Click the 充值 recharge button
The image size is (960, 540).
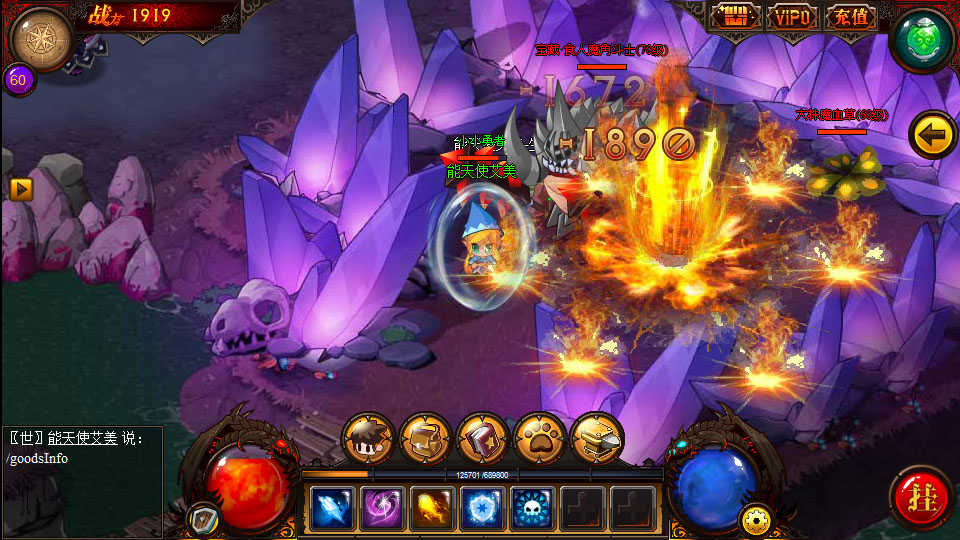852,17
